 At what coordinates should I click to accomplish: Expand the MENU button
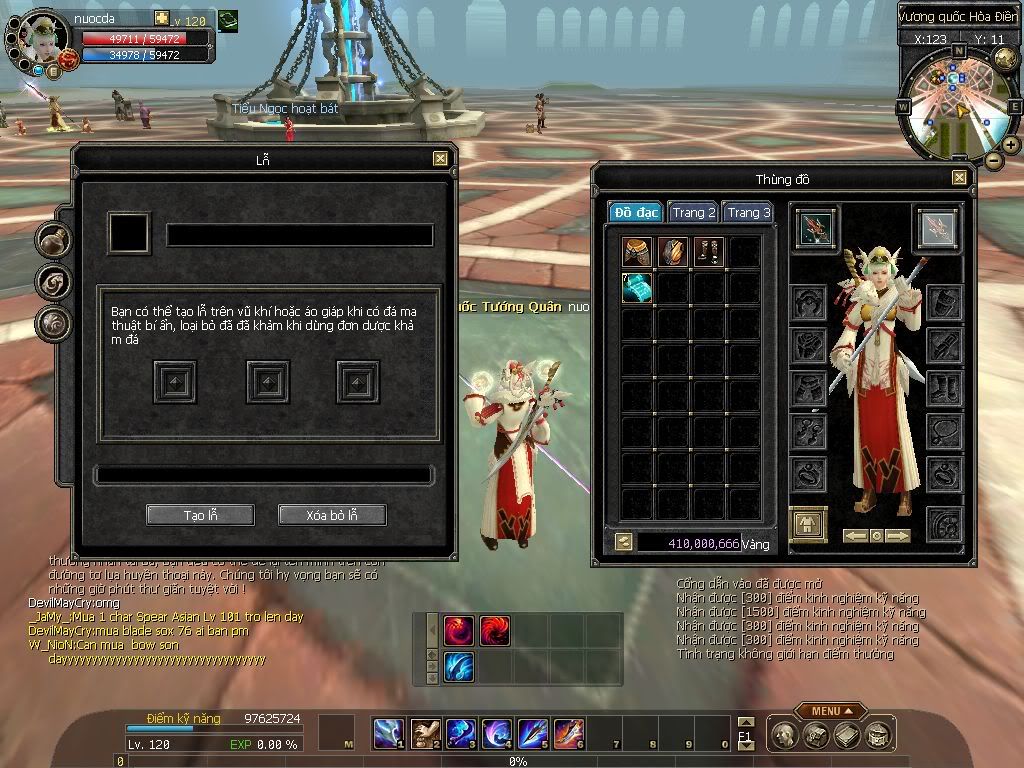click(x=830, y=711)
